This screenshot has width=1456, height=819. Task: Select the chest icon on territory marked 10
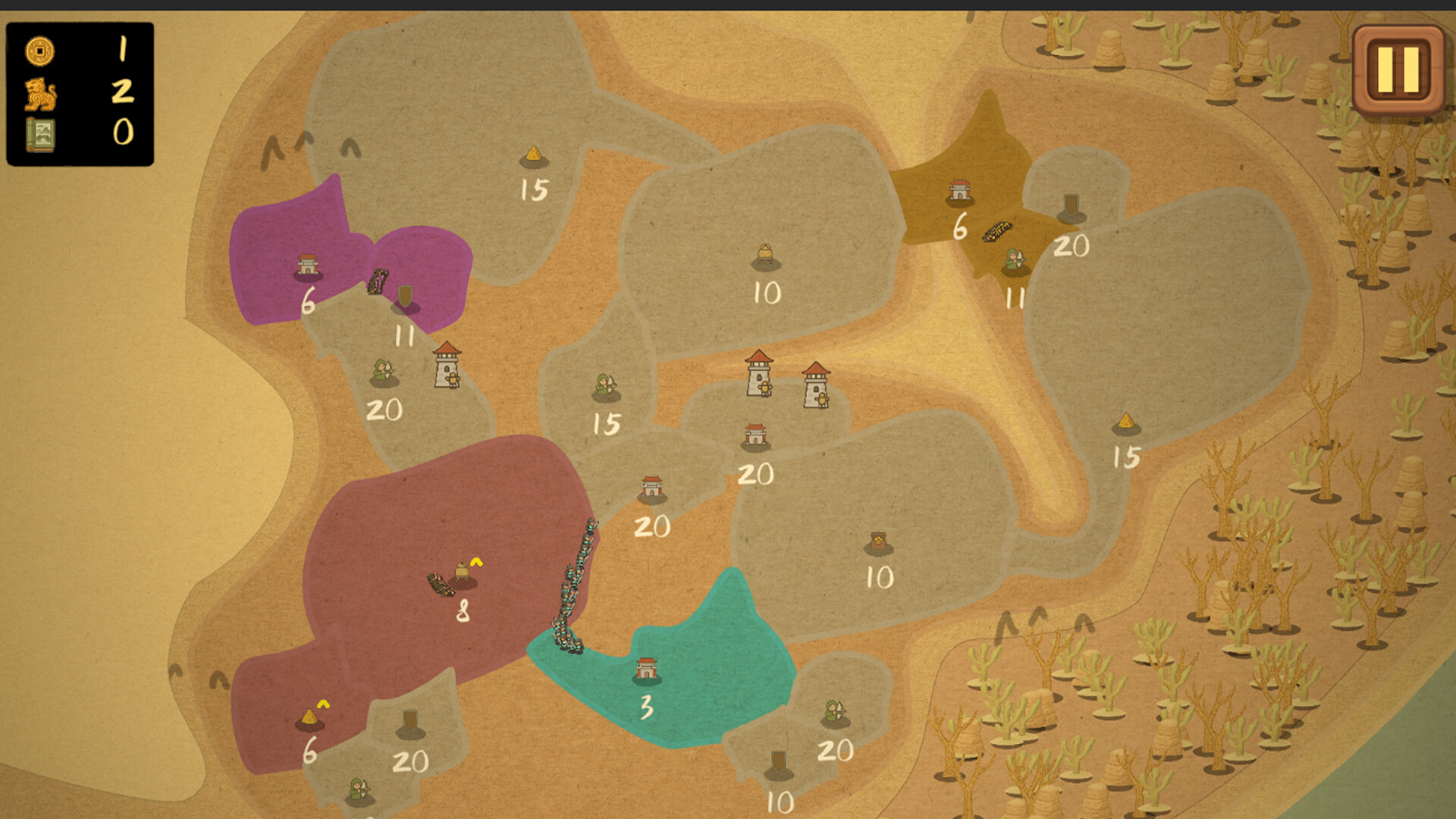[877, 540]
